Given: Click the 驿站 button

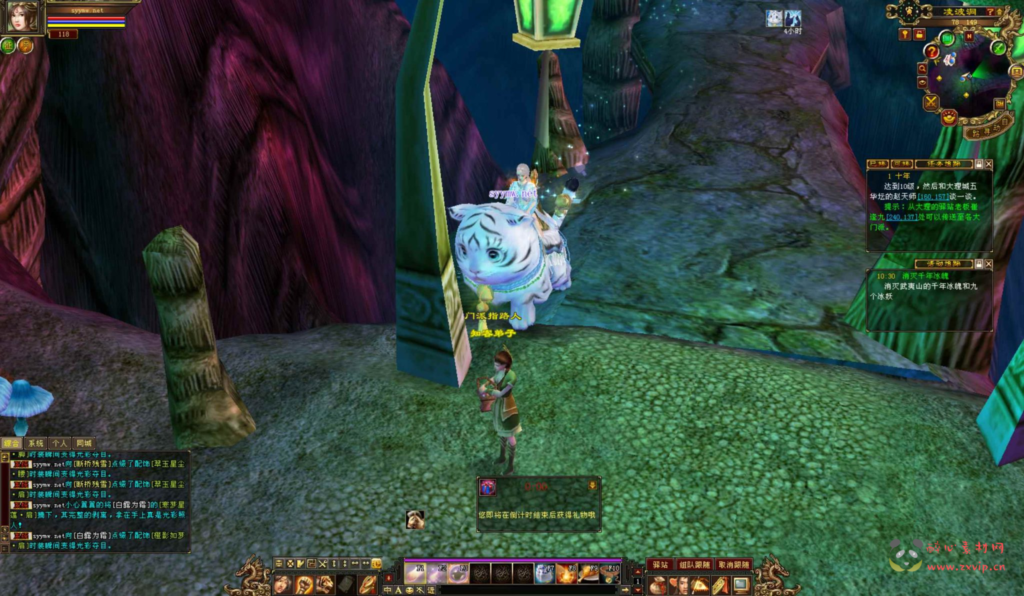Looking at the screenshot, I should coord(659,565).
